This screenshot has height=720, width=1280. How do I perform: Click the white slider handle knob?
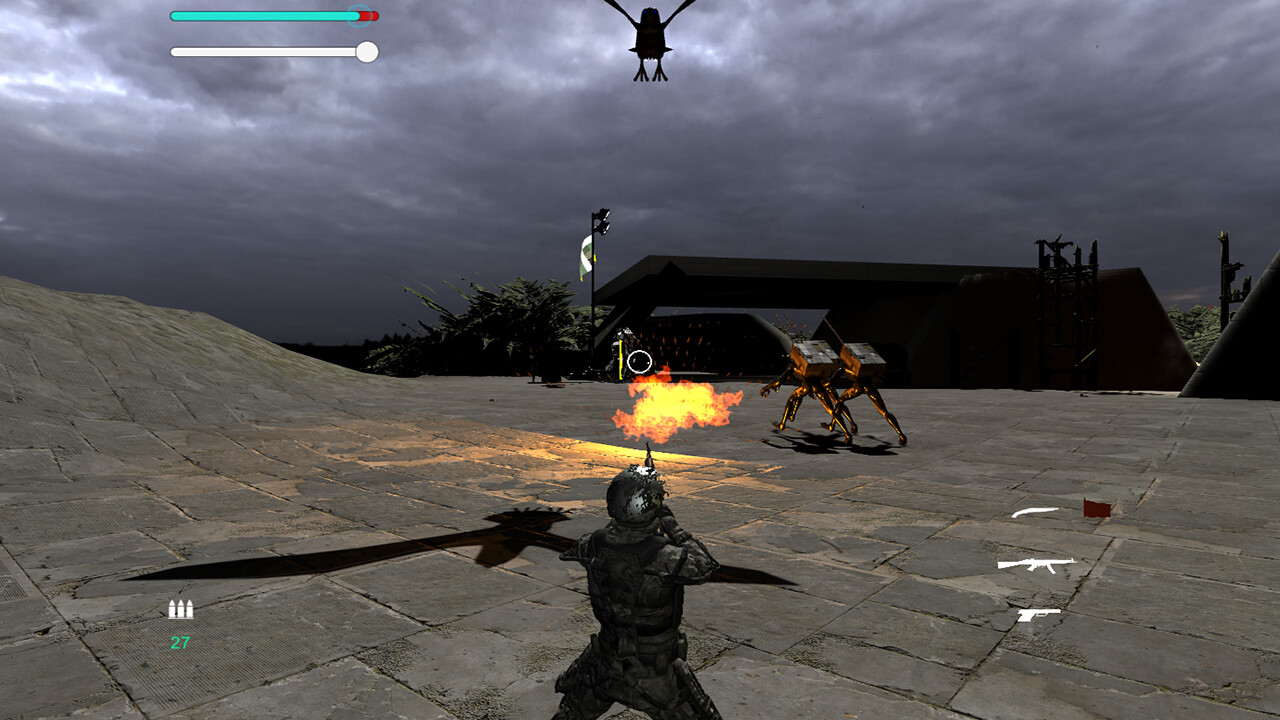pyautogui.click(x=366, y=50)
